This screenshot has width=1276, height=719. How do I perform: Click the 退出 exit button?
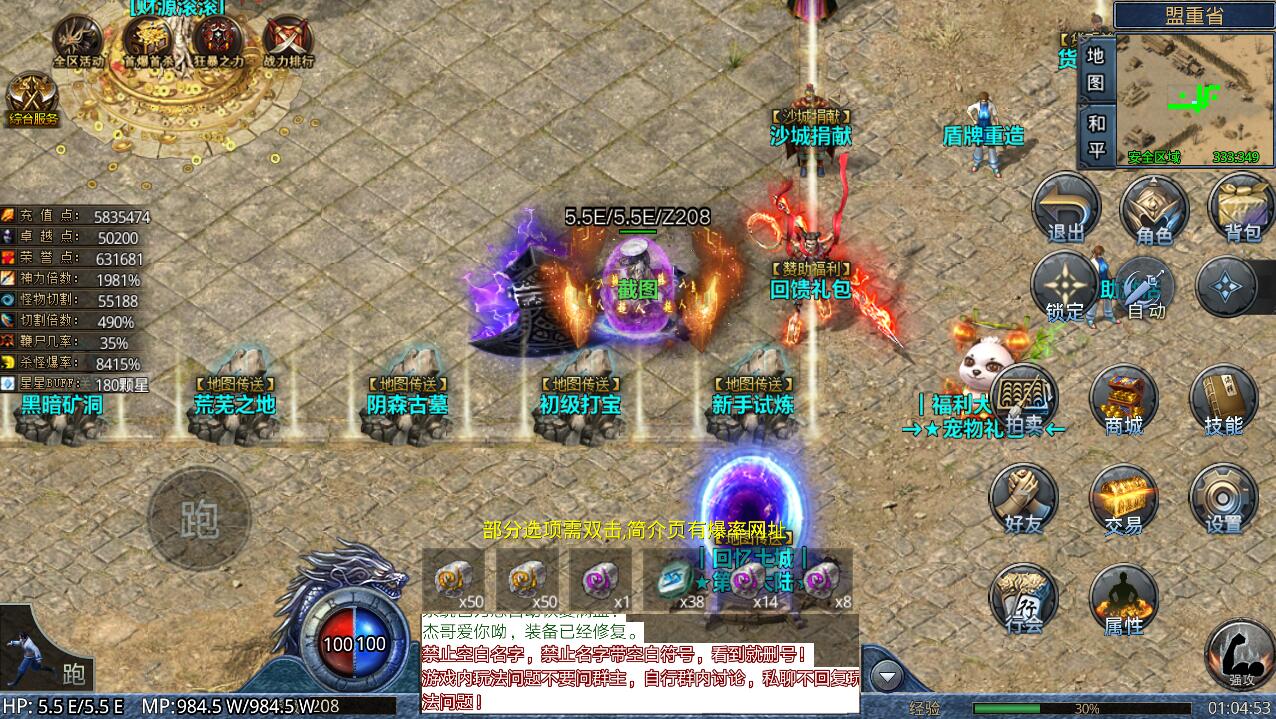click(1065, 208)
